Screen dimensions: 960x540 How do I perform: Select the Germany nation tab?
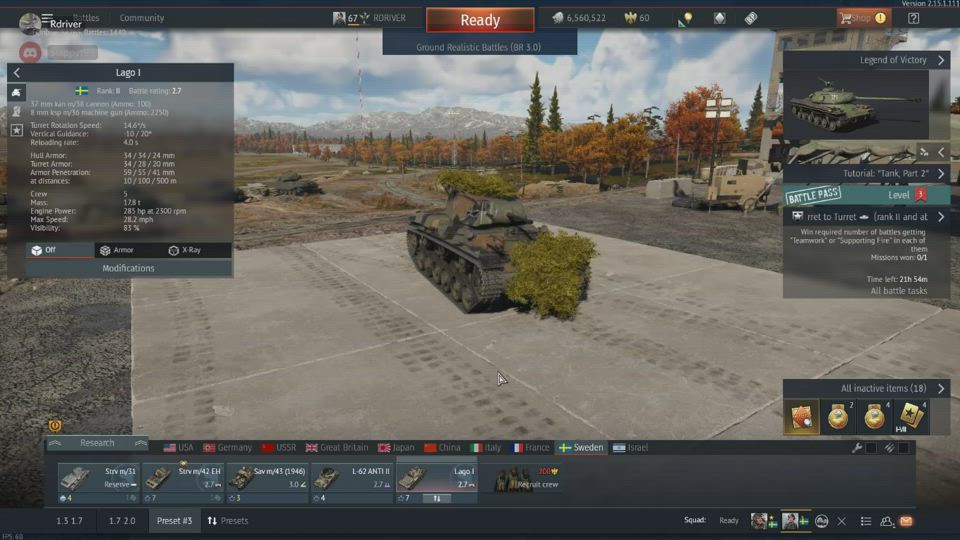[228, 448]
